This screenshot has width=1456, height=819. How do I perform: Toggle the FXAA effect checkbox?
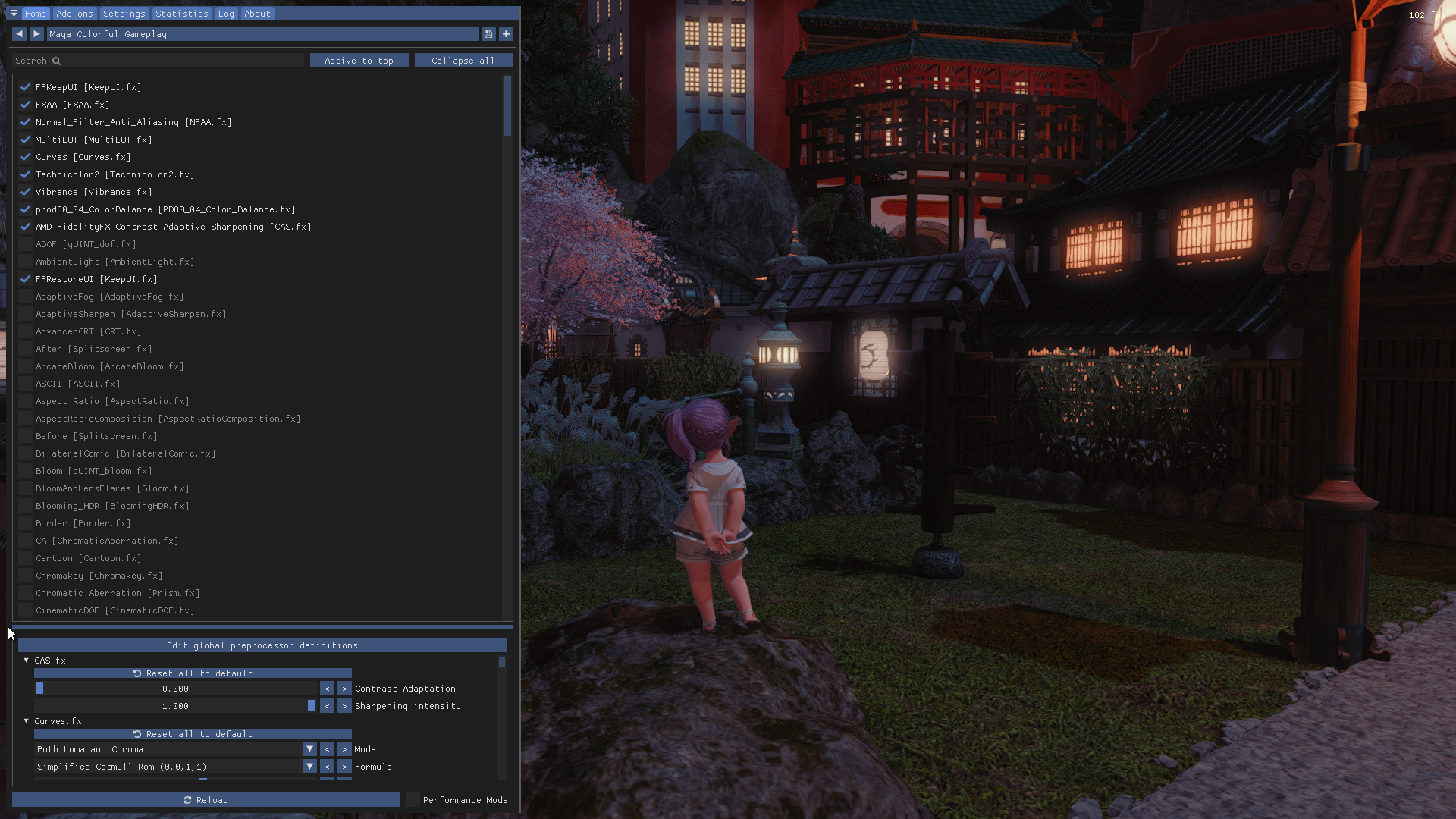coord(25,105)
